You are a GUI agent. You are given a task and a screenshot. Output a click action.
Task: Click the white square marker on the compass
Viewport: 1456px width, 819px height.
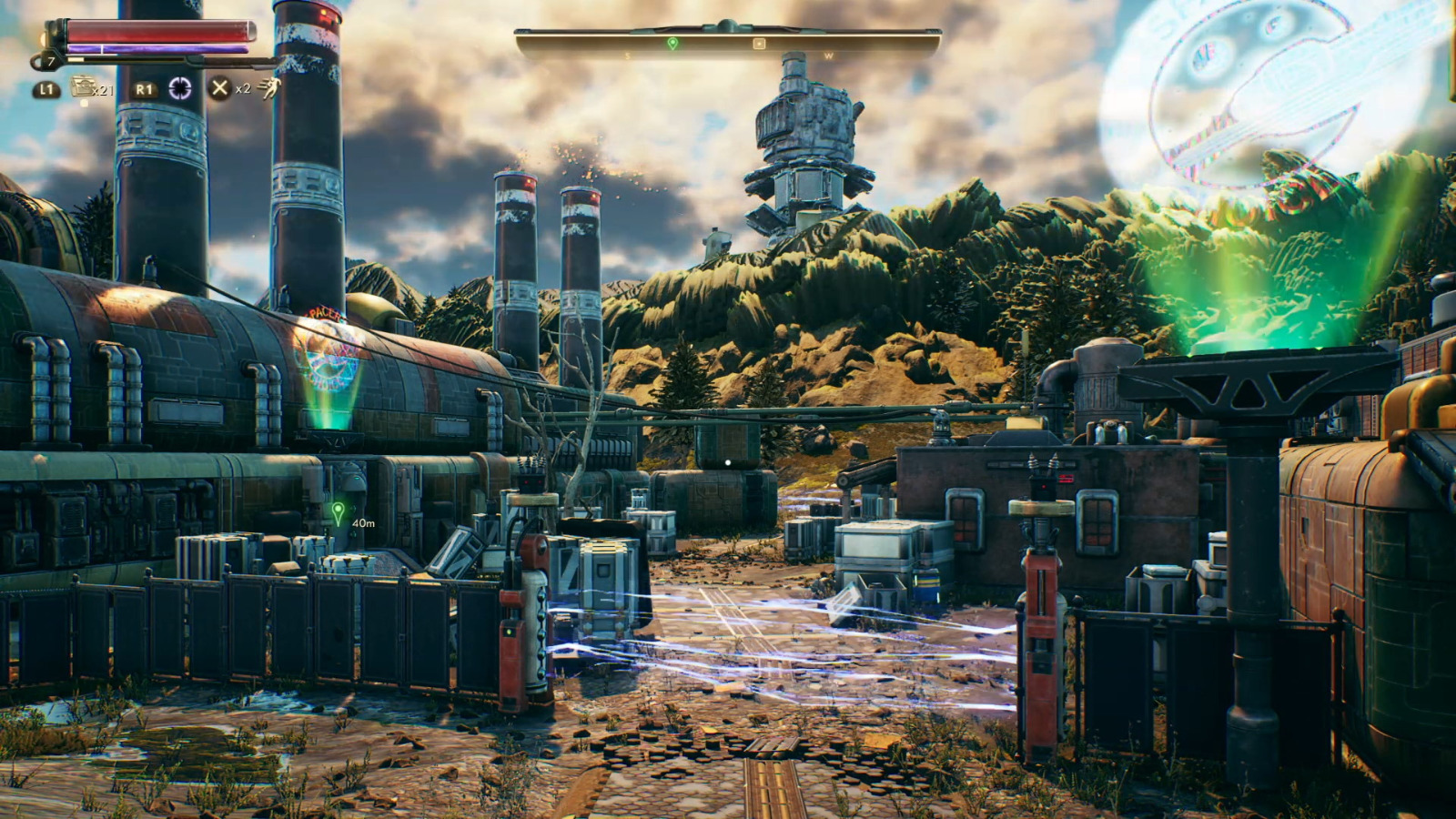[759, 43]
